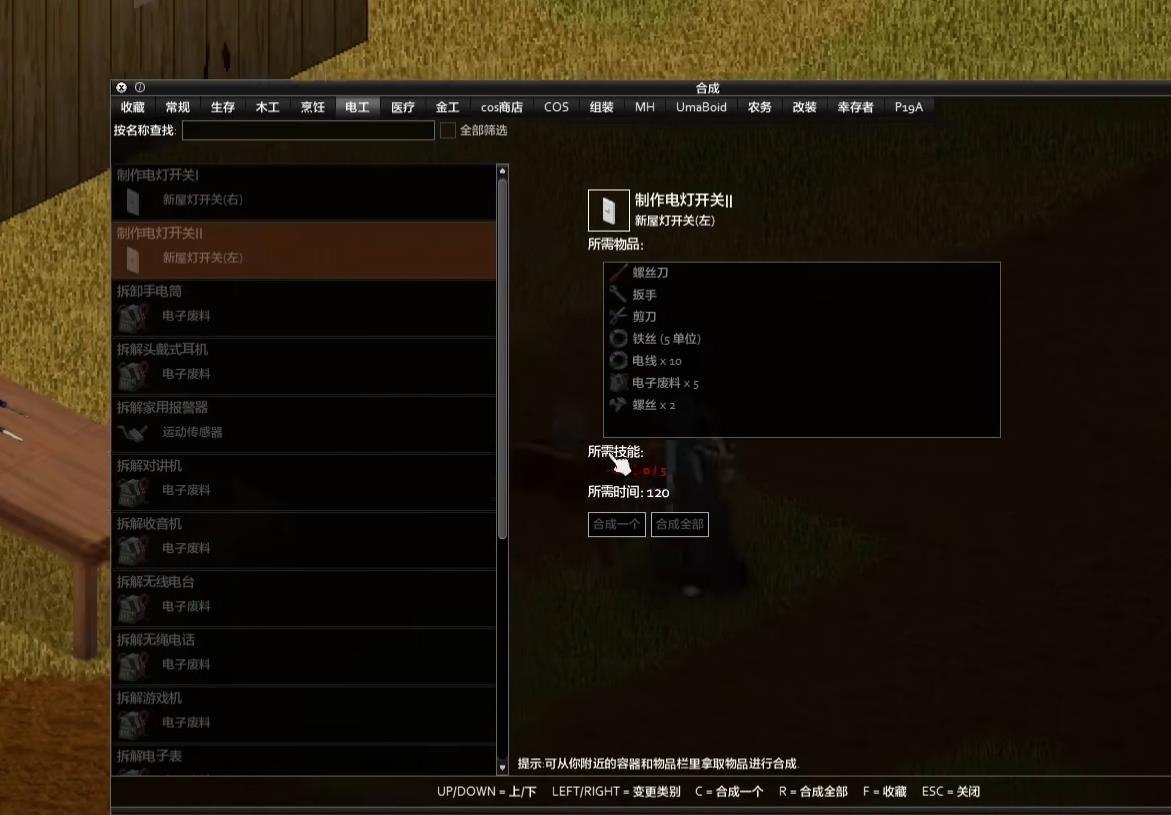Switch to the 常规 tab
The height and width of the screenshot is (815, 1171).
[178, 107]
